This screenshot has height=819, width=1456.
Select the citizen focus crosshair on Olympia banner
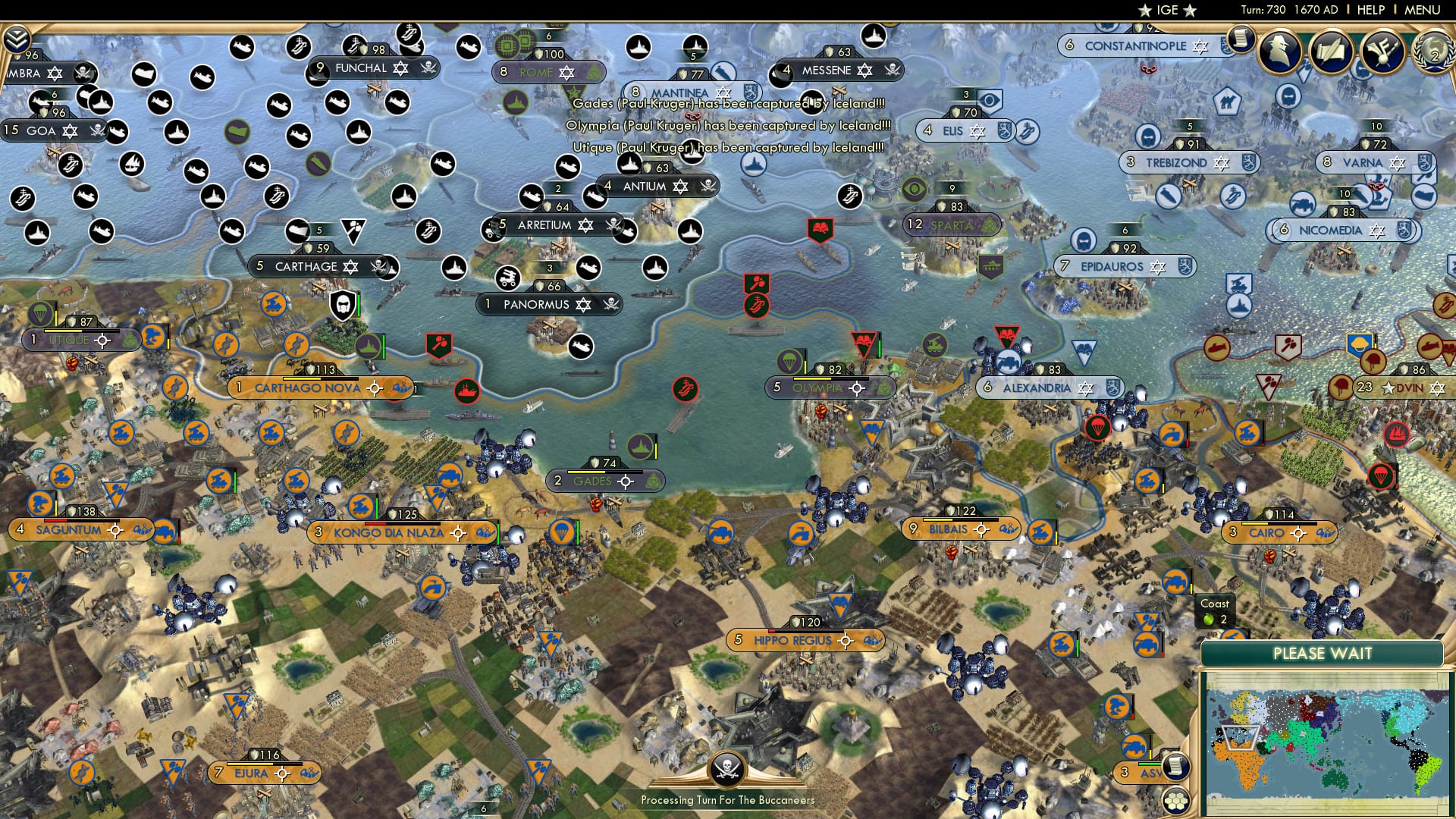(x=856, y=388)
